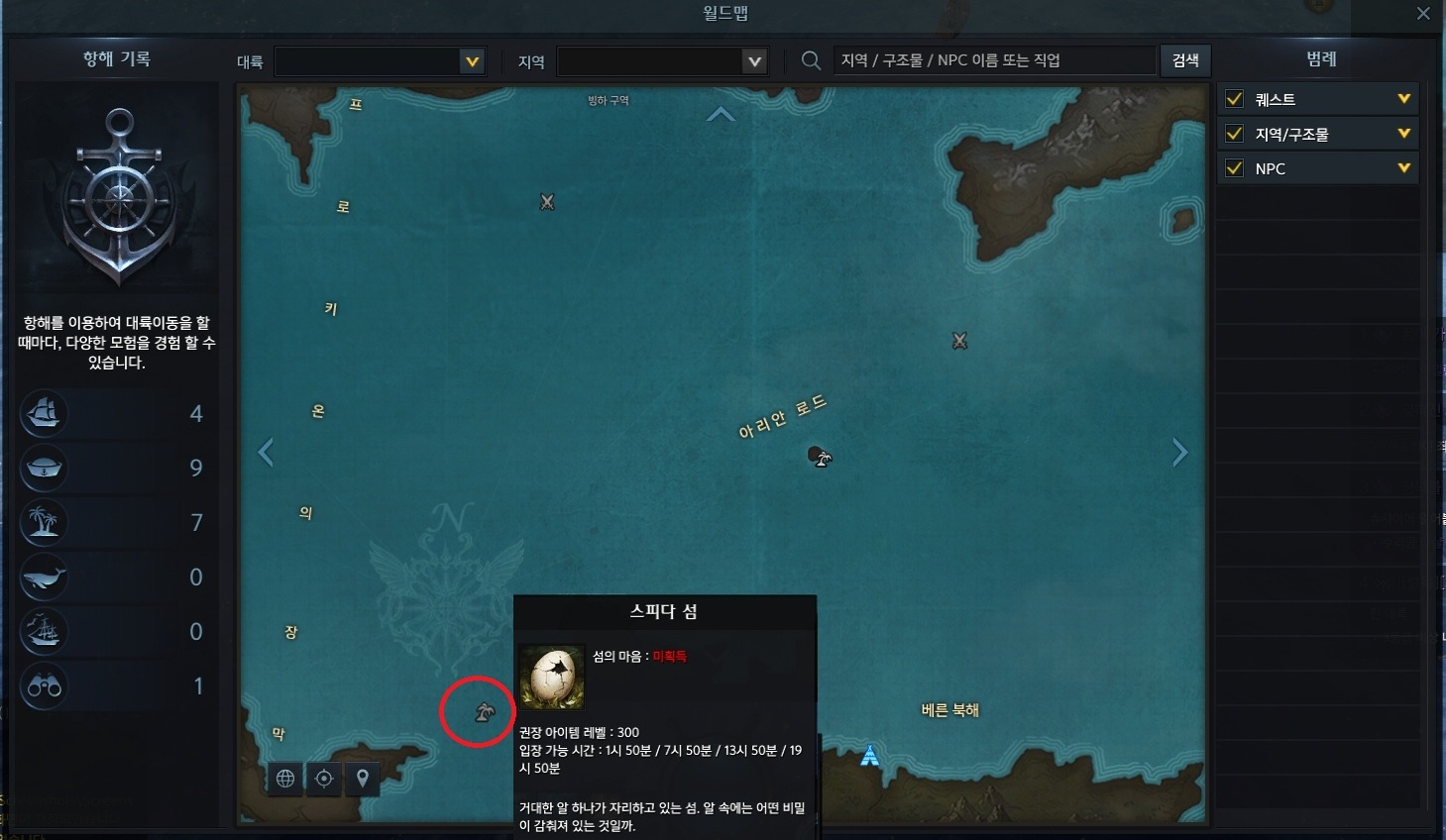
Task: Toggle the 퀘스트 legend checkbox
Action: coord(1235,99)
